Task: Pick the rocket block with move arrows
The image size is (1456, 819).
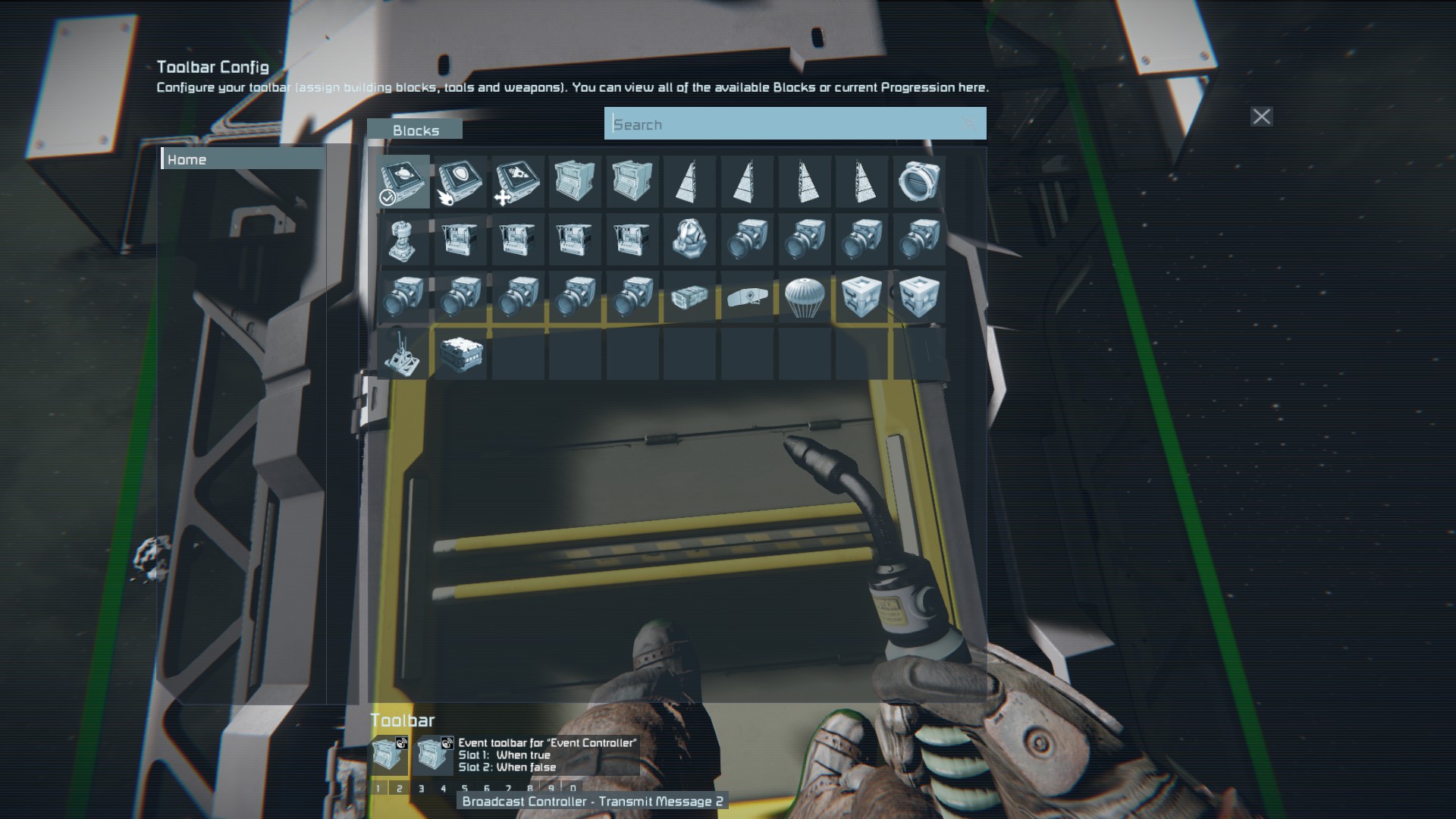Action: (518, 182)
